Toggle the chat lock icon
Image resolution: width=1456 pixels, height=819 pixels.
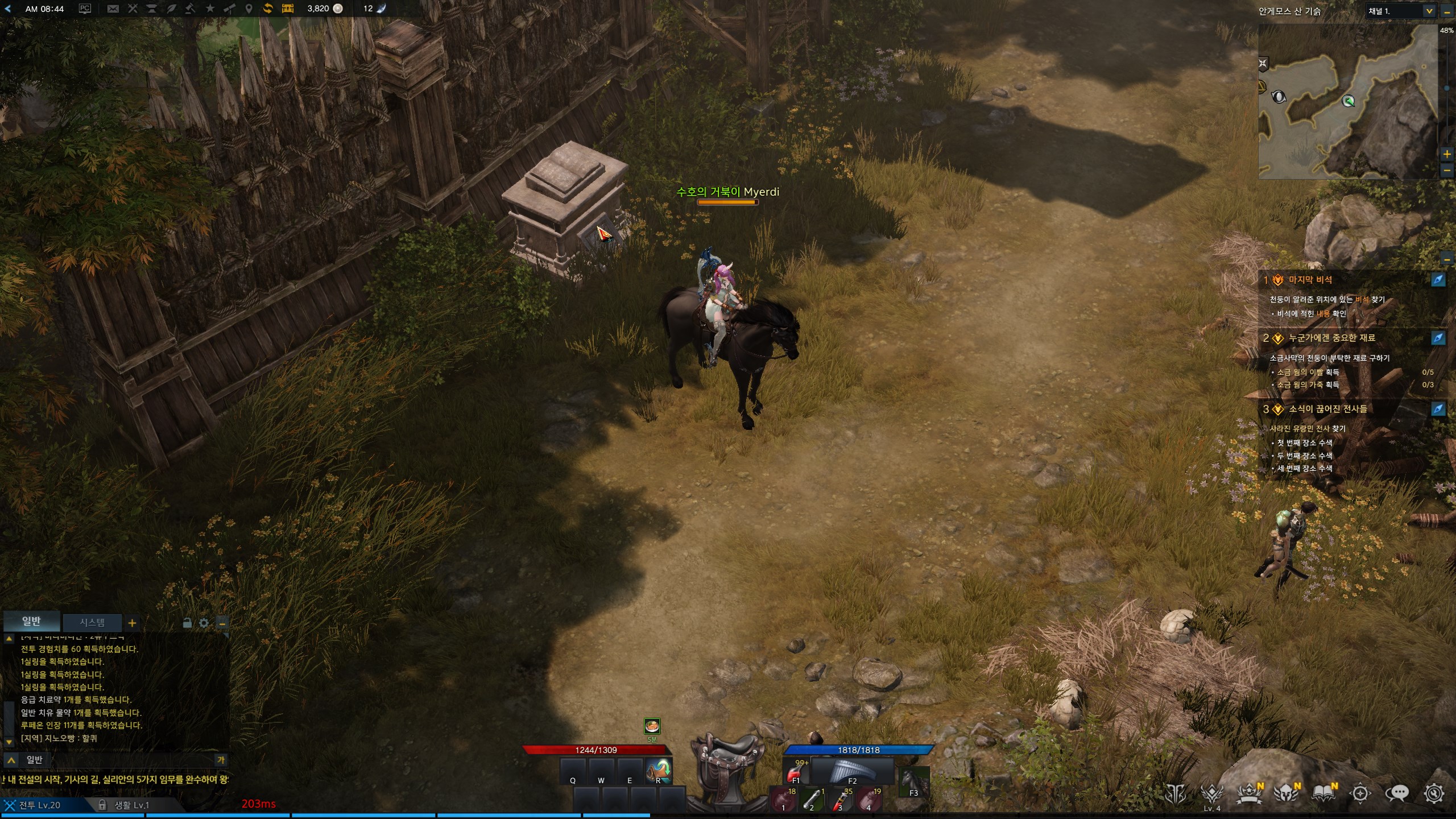click(x=187, y=623)
